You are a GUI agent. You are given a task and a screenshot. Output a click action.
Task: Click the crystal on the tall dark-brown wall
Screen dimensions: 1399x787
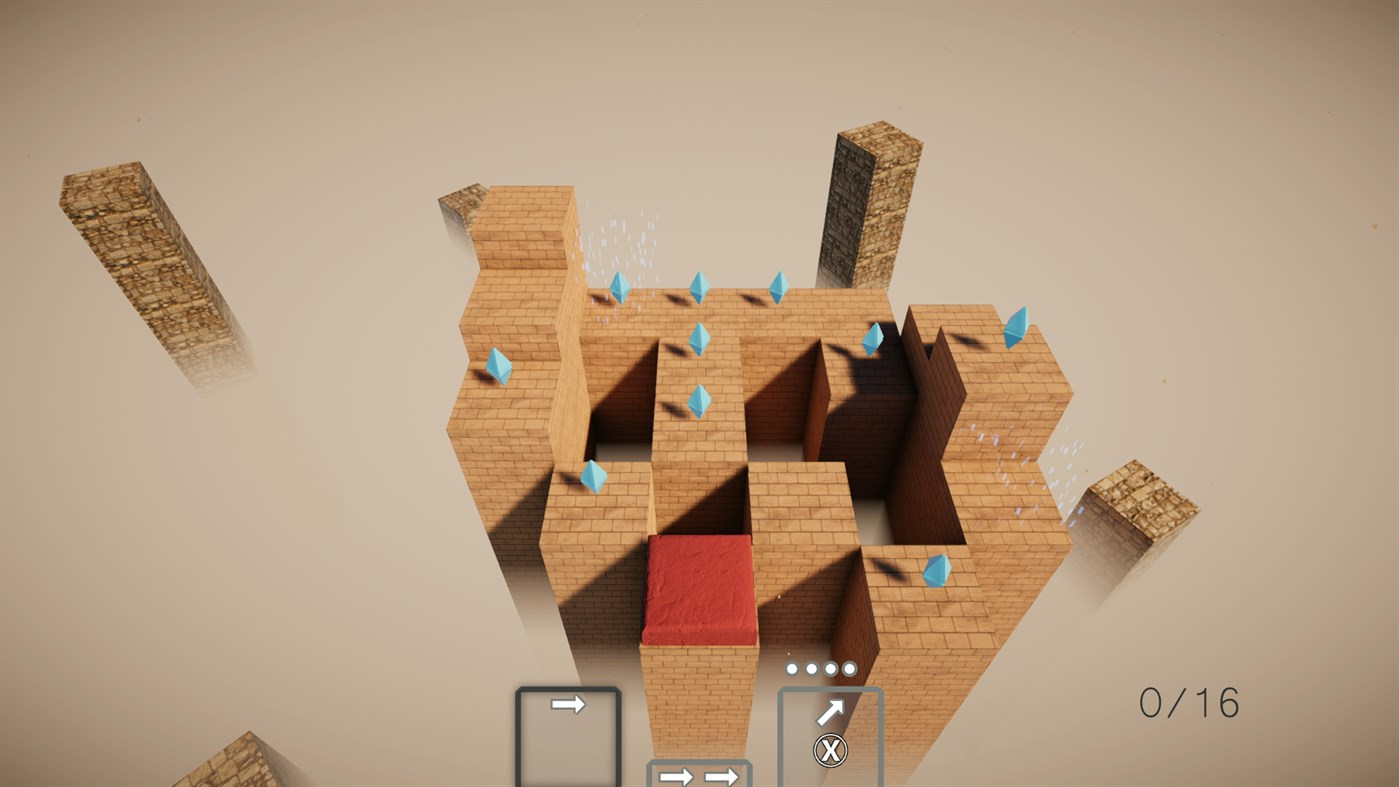875,340
